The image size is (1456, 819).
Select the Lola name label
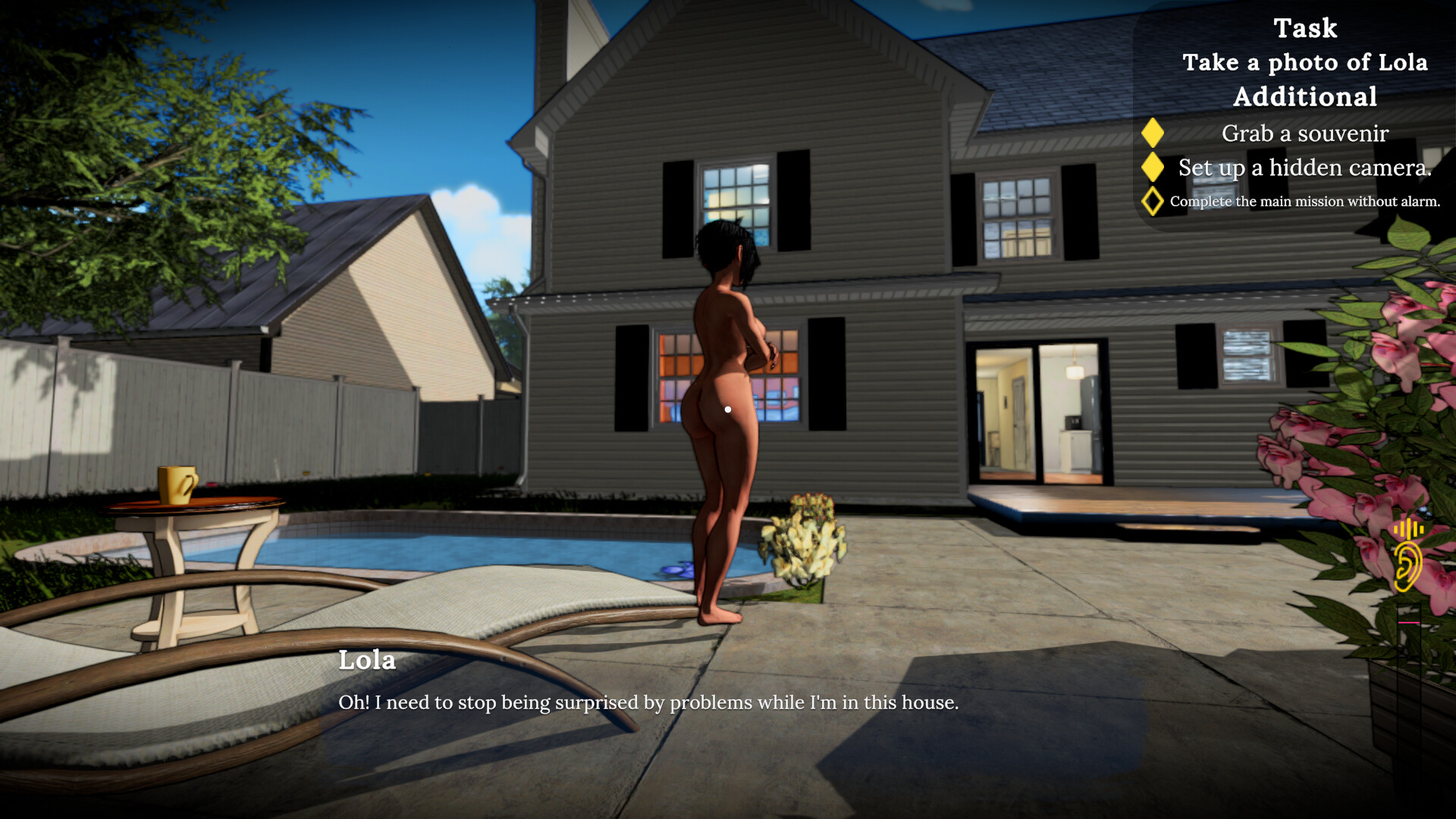click(368, 661)
